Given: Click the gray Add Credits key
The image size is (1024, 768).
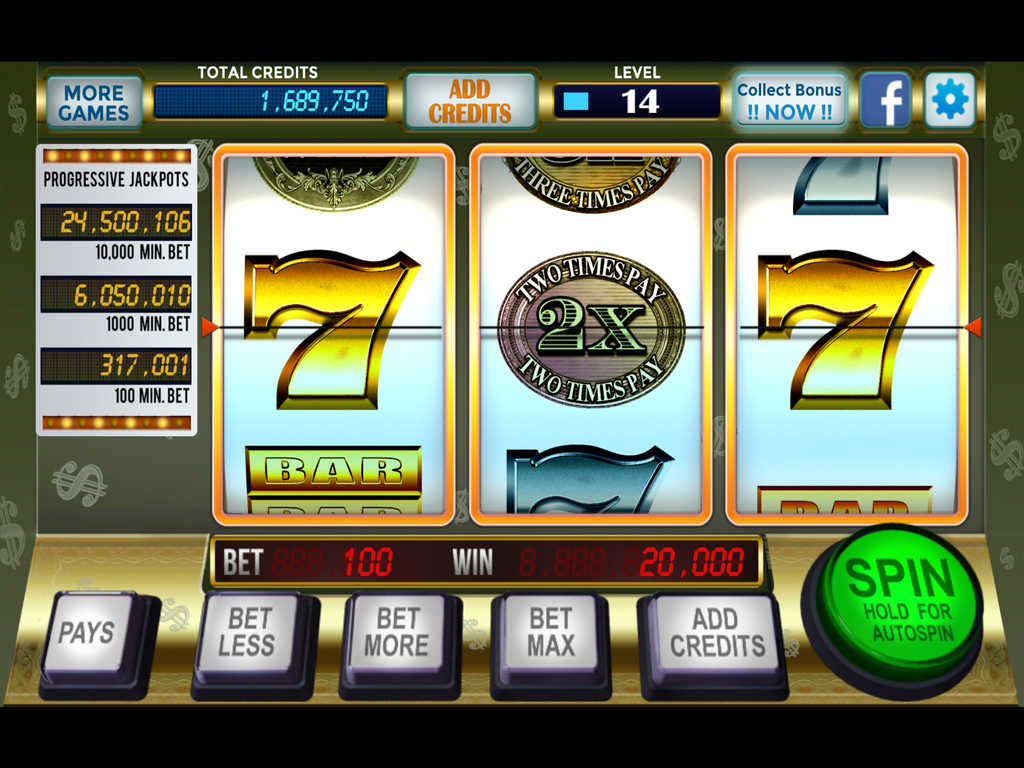Looking at the screenshot, I should (x=715, y=633).
